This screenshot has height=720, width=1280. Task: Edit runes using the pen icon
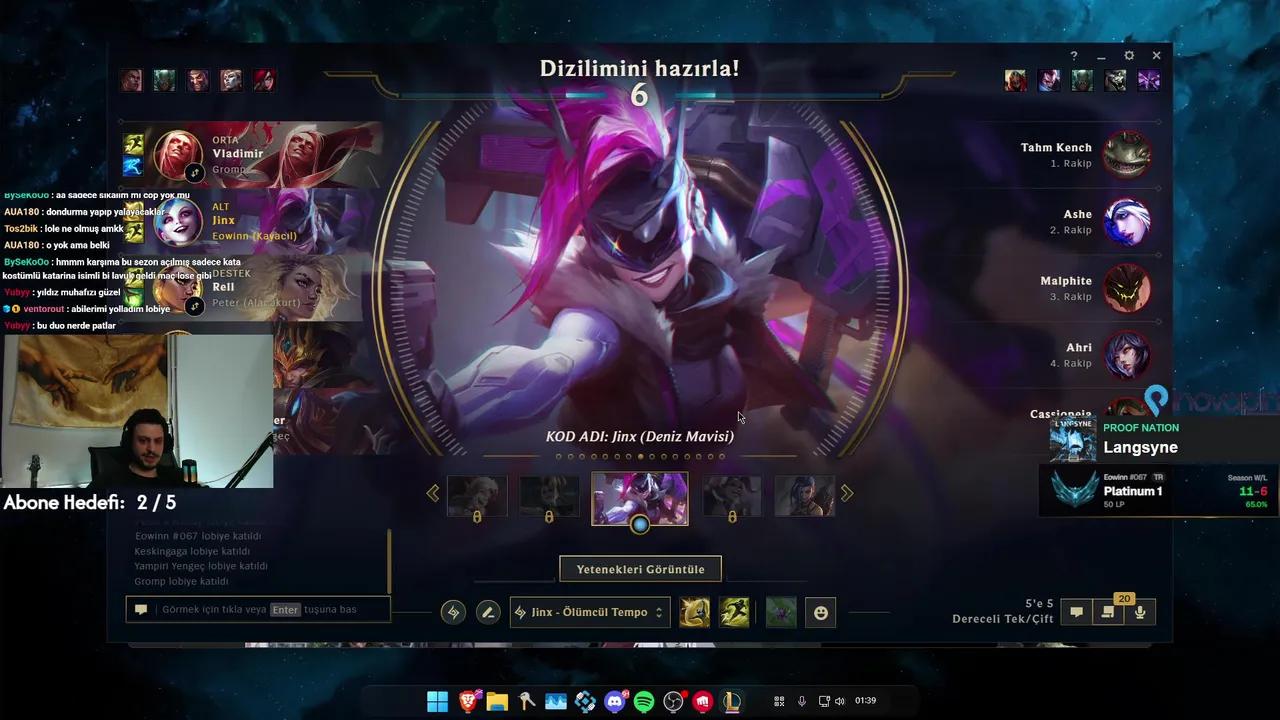click(488, 611)
